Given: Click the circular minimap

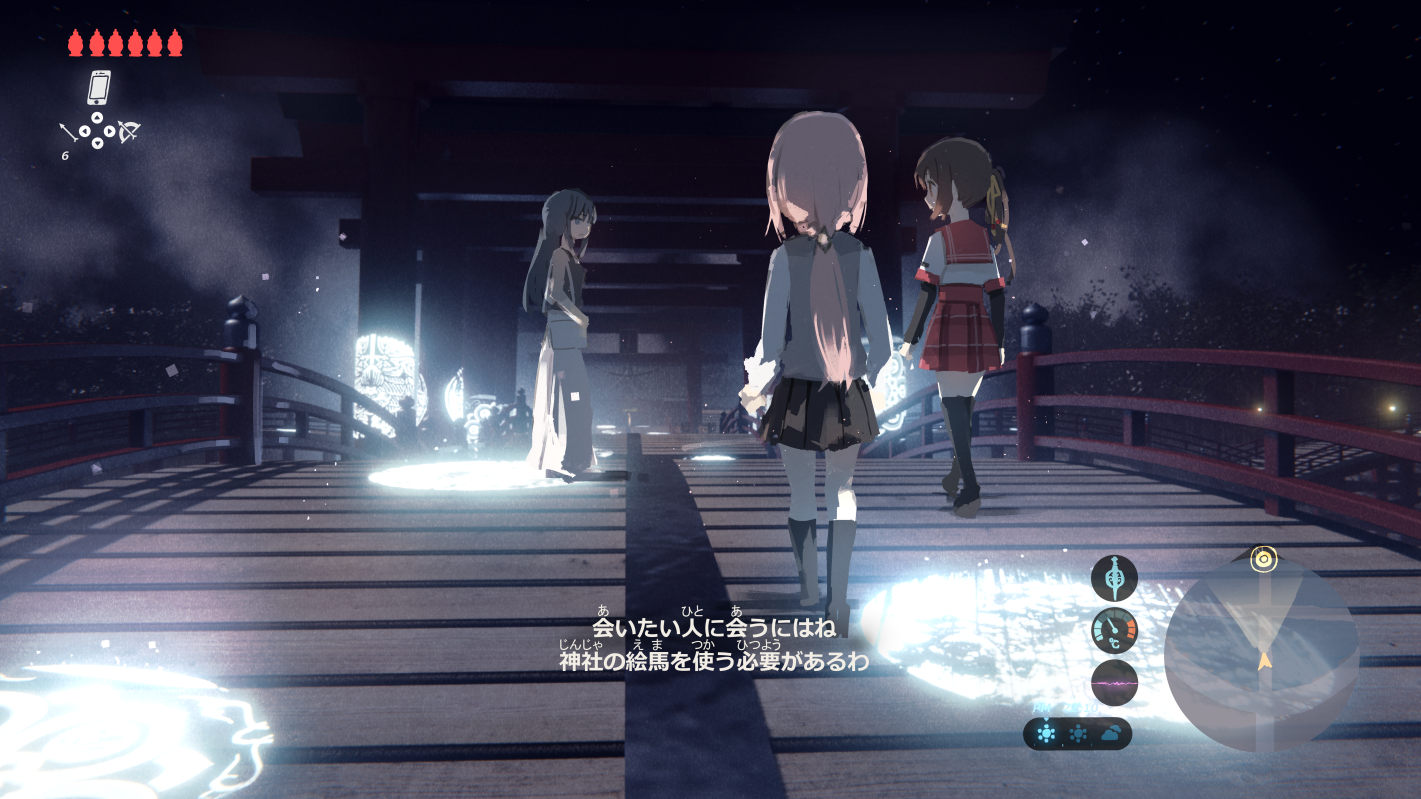Looking at the screenshot, I should [1261, 653].
